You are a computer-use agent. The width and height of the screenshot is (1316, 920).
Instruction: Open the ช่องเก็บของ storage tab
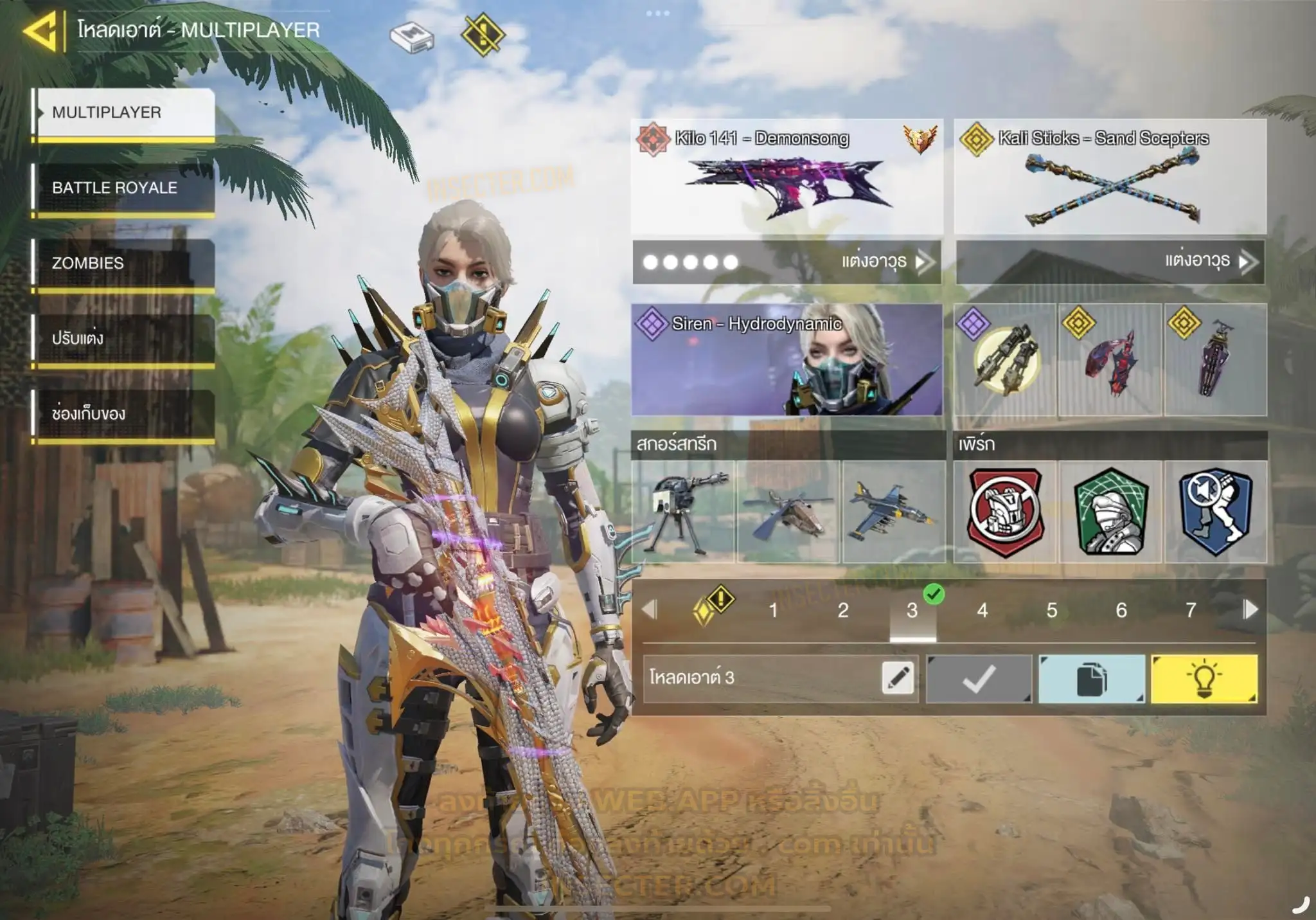[123, 413]
